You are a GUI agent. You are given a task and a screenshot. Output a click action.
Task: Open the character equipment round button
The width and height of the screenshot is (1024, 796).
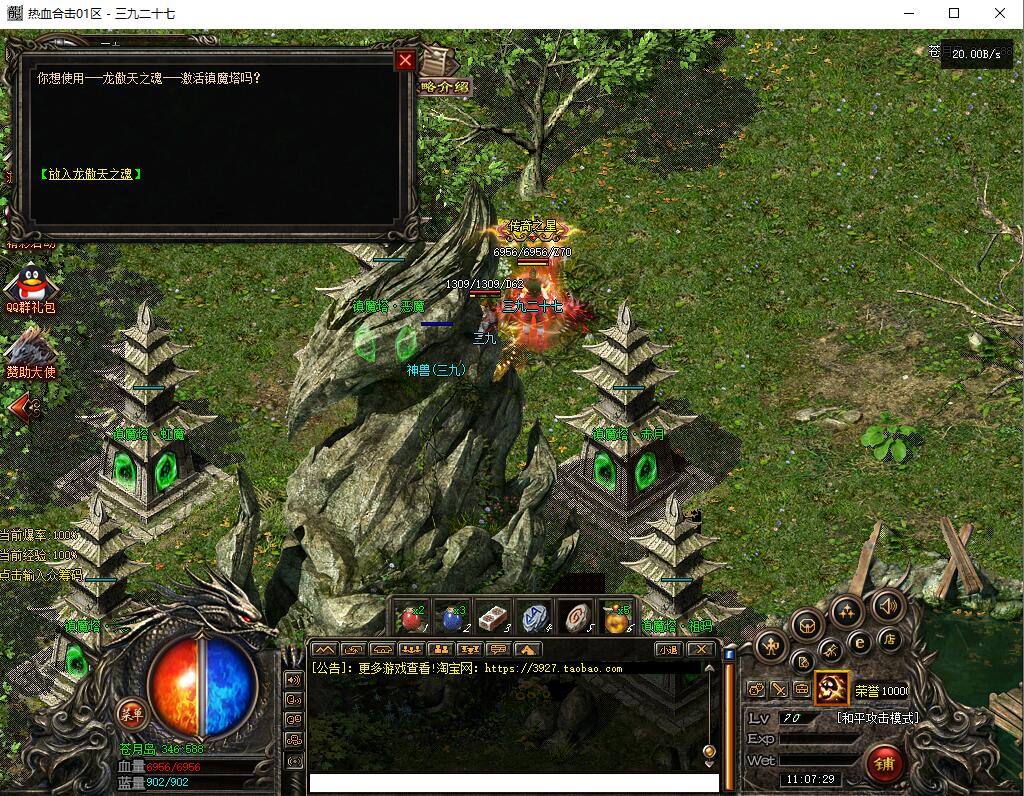771,646
